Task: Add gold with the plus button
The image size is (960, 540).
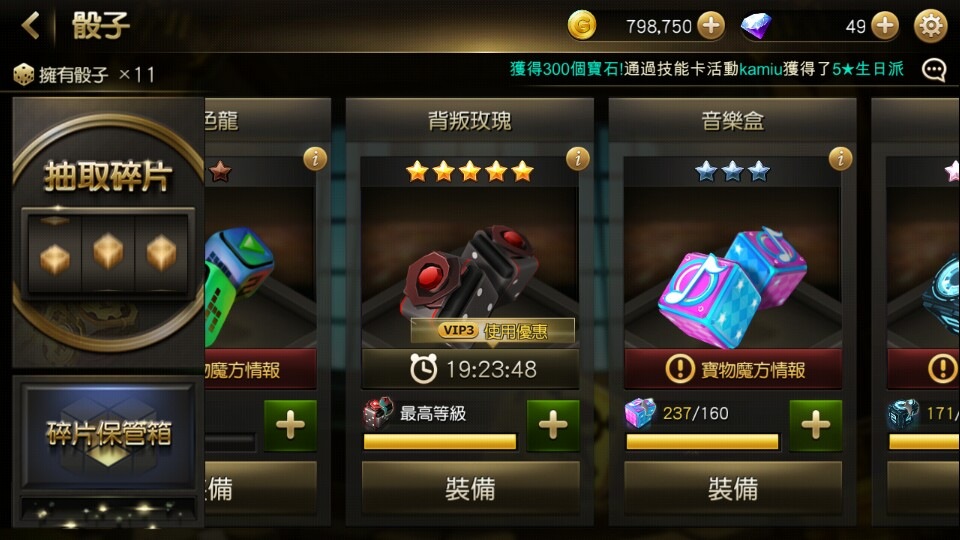Action: point(711,26)
